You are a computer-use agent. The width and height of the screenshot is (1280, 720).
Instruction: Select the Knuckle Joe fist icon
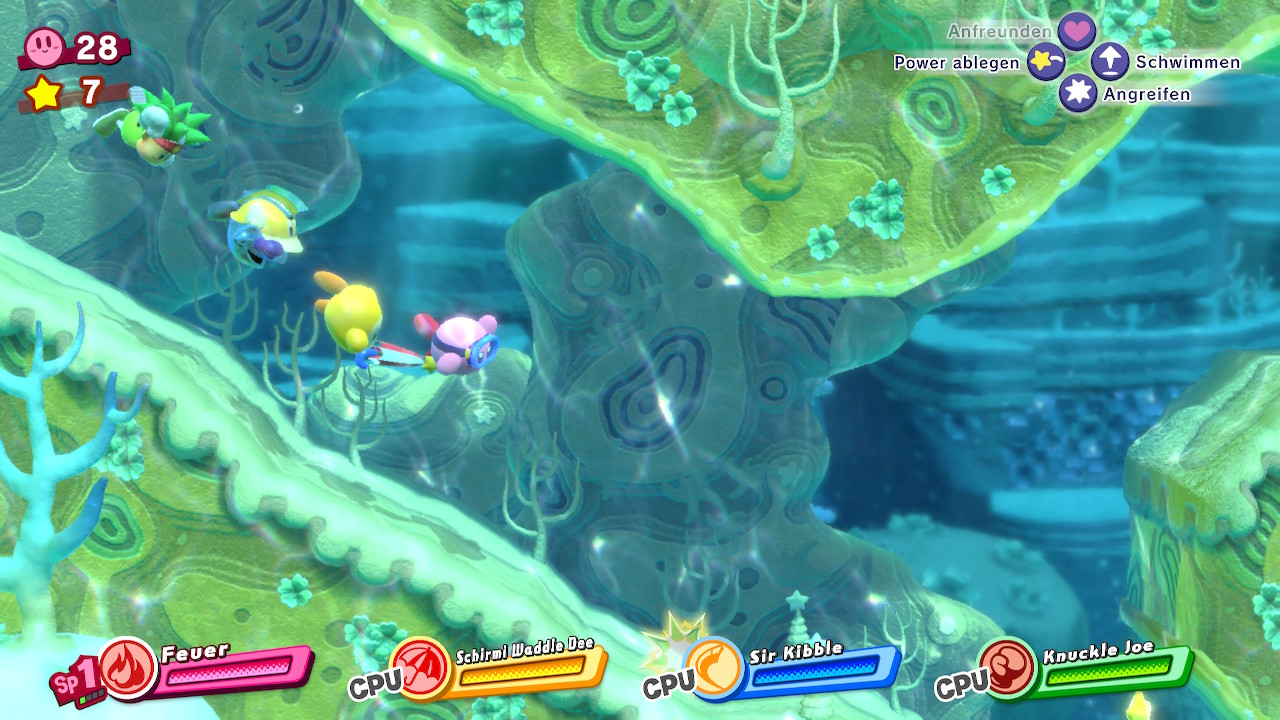click(1007, 667)
